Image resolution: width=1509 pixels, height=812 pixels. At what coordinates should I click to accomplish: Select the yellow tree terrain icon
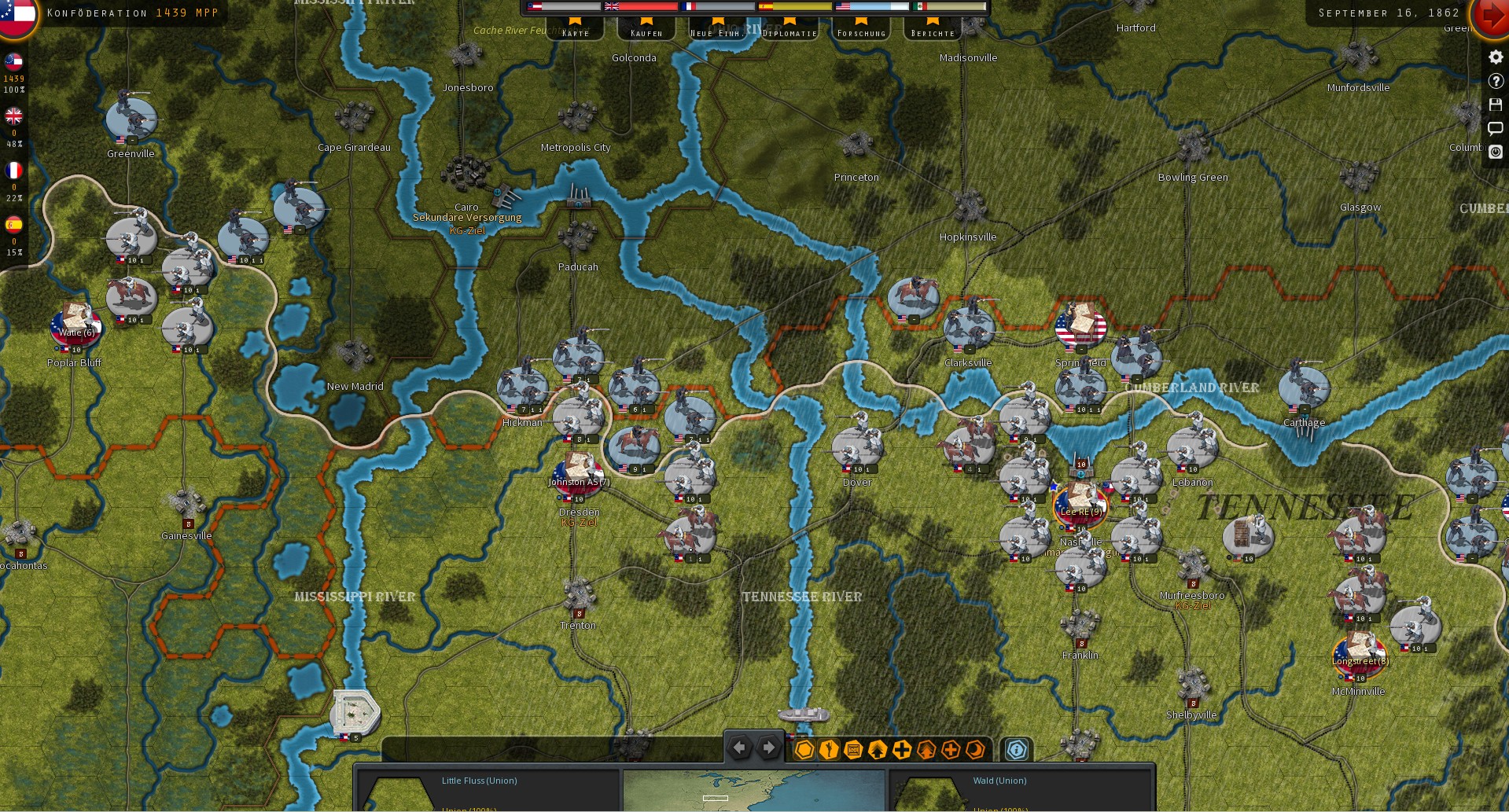point(877,749)
